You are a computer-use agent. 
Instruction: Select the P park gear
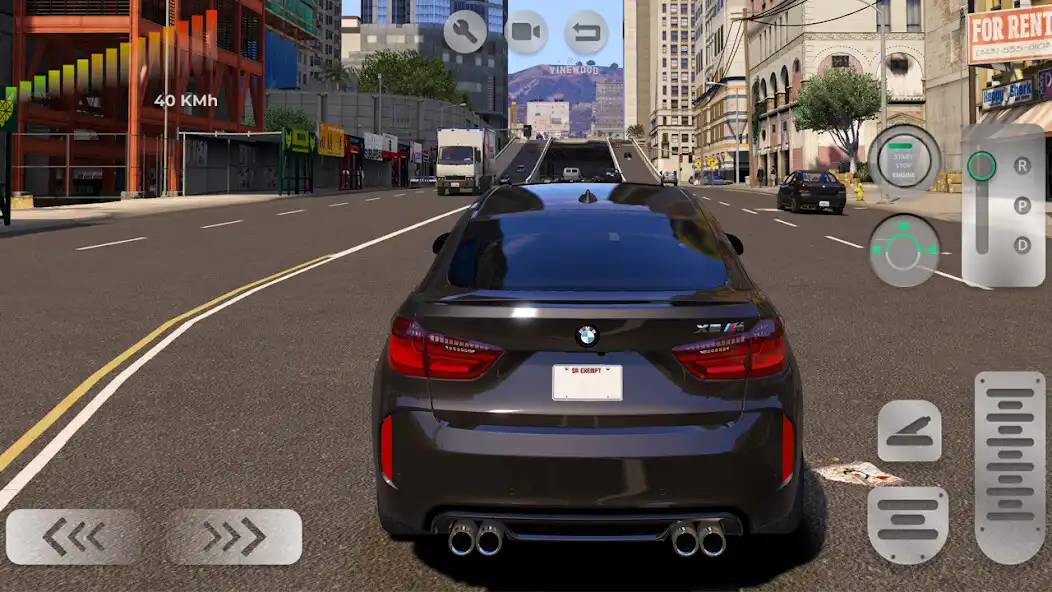click(1022, 205)
